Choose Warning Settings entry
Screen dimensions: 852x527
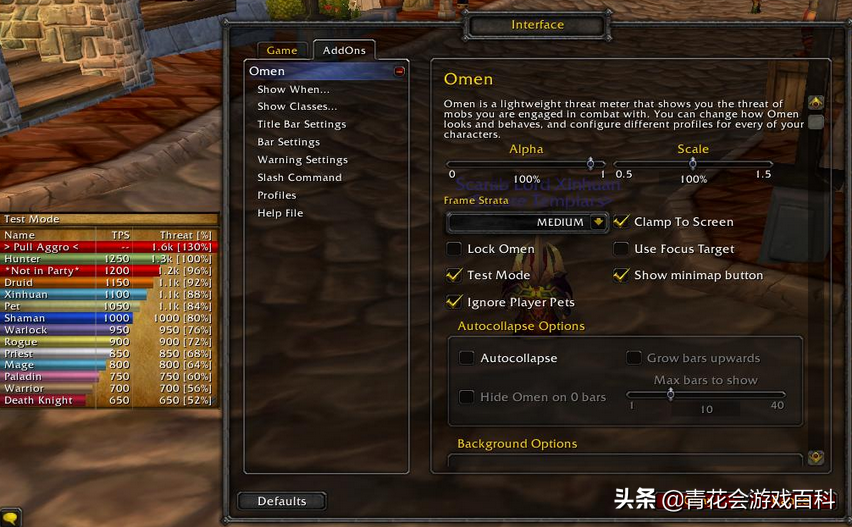(302, 160)
